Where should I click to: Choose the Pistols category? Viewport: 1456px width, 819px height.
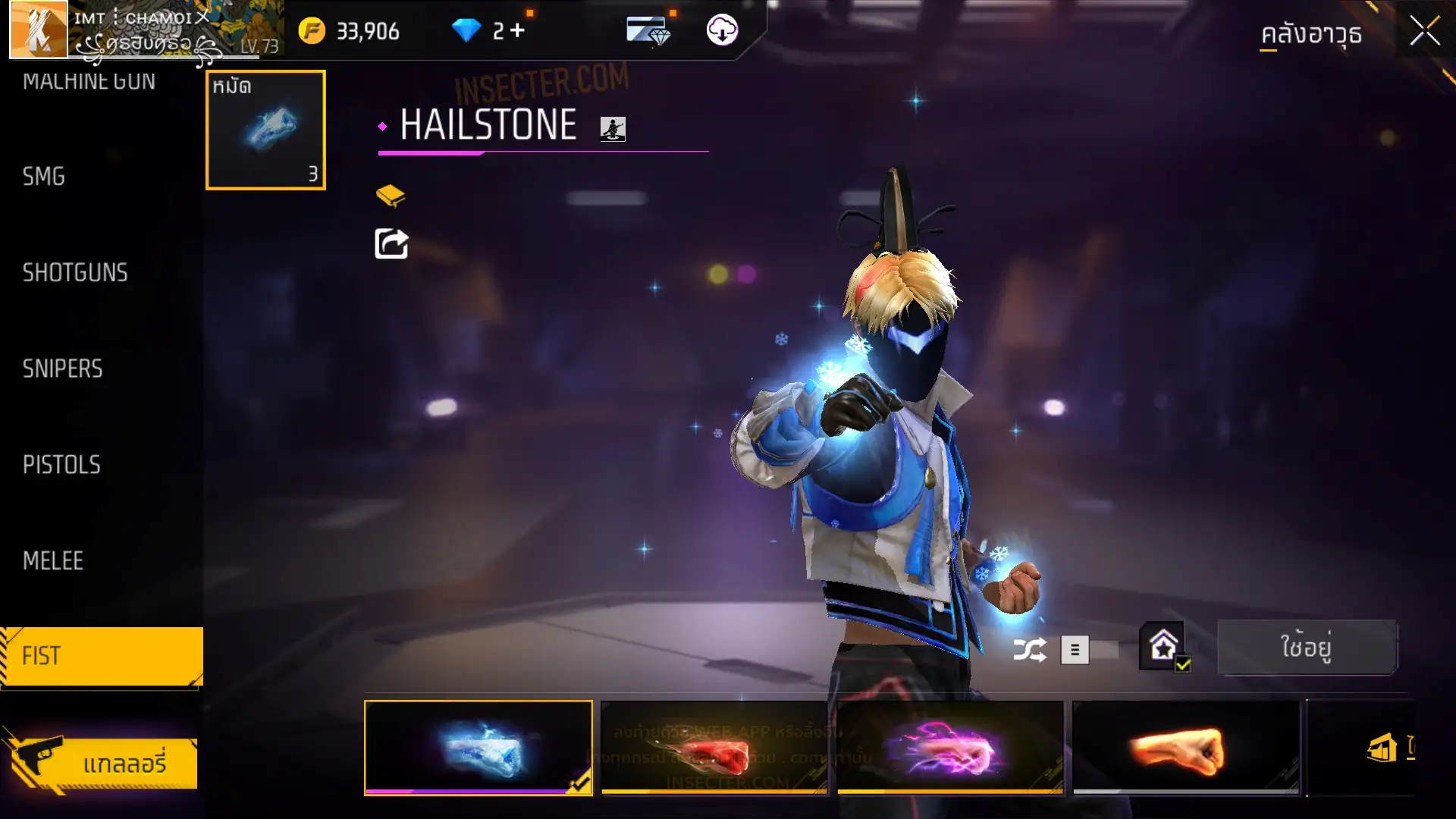click(61, 465)
